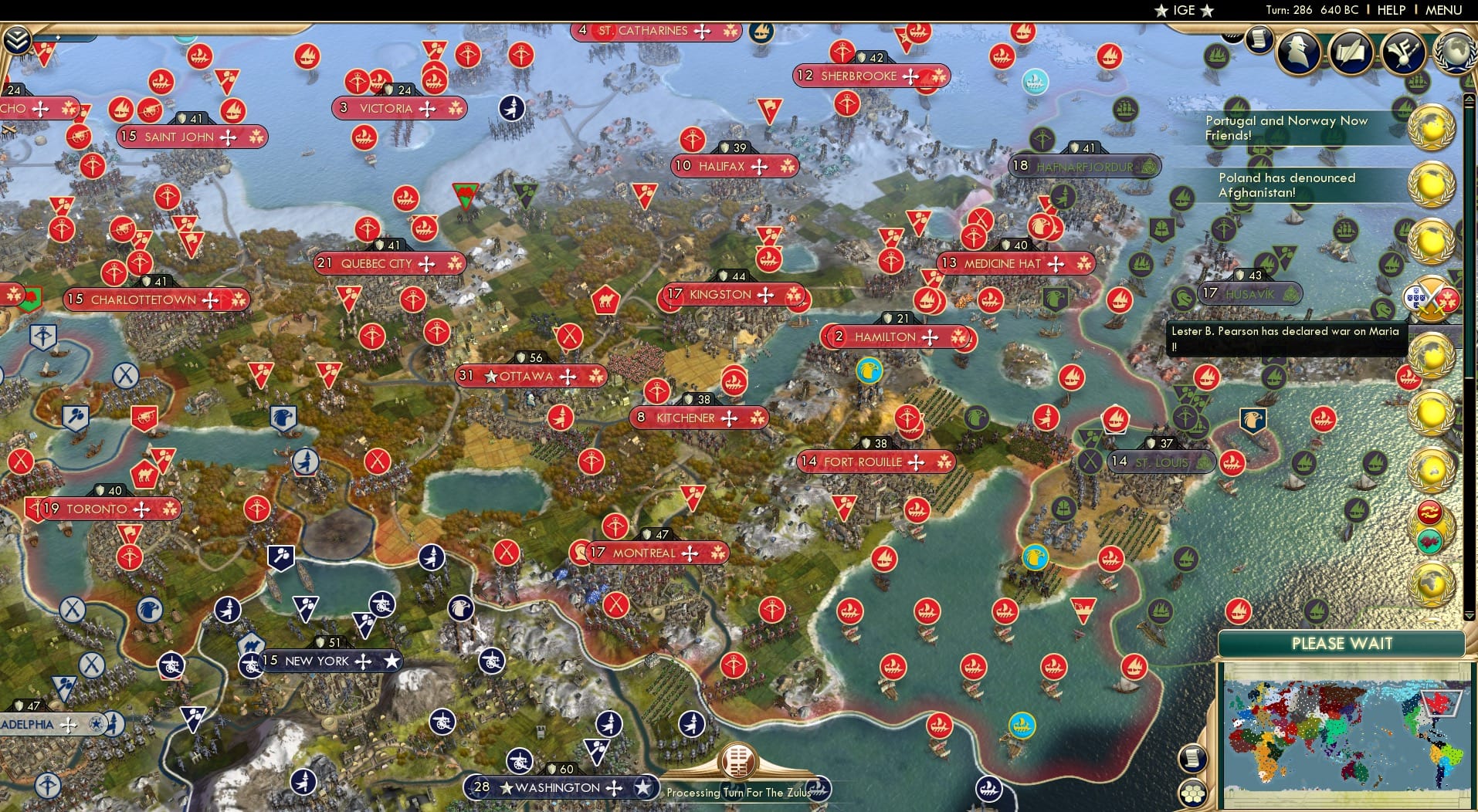Click the down arrow below the notification scrollbar
Viewport: 1478px width, 812px height.
click(x=1469, y=614)
